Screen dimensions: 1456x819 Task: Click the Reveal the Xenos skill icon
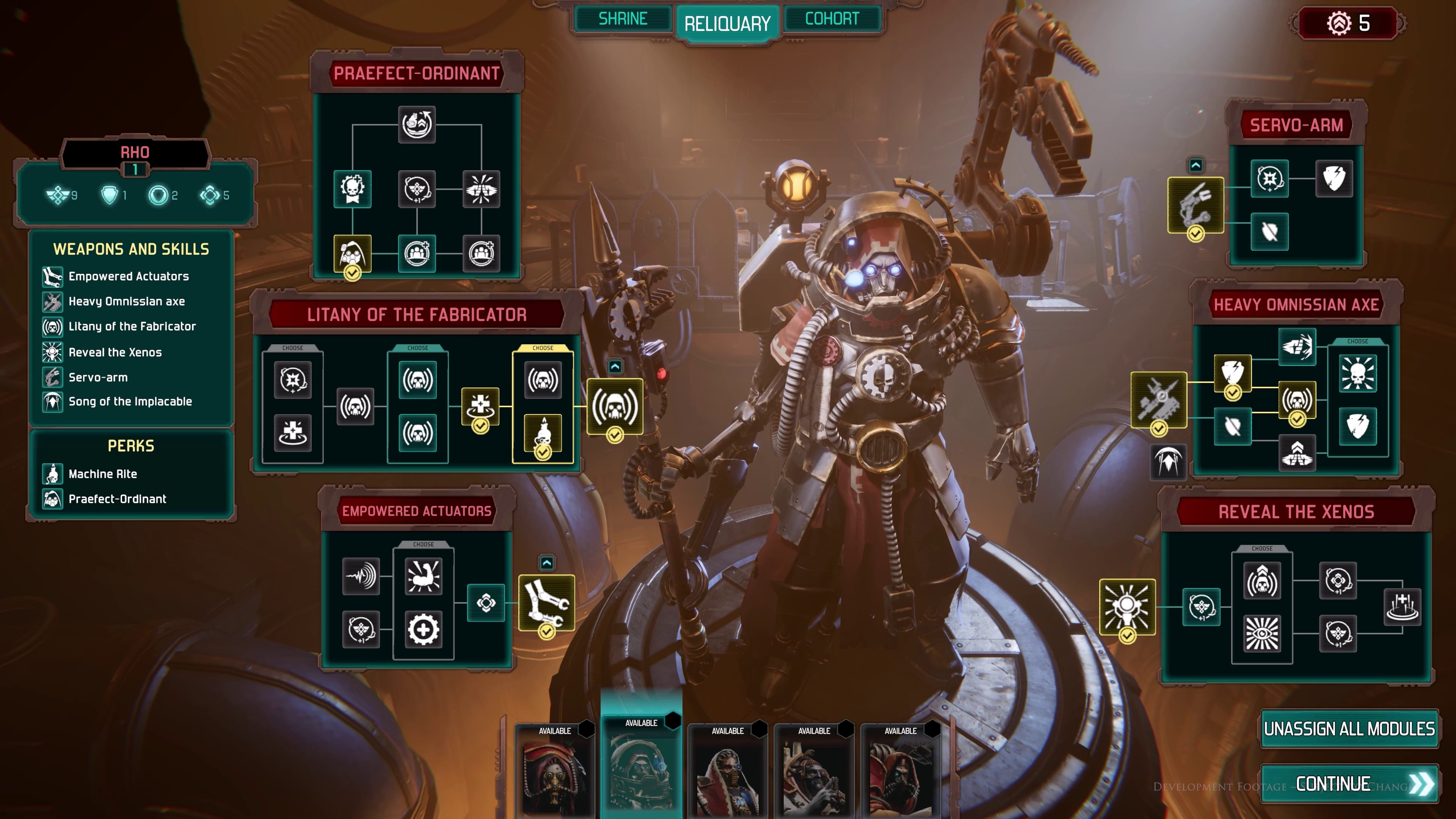(x=53, y=351)
